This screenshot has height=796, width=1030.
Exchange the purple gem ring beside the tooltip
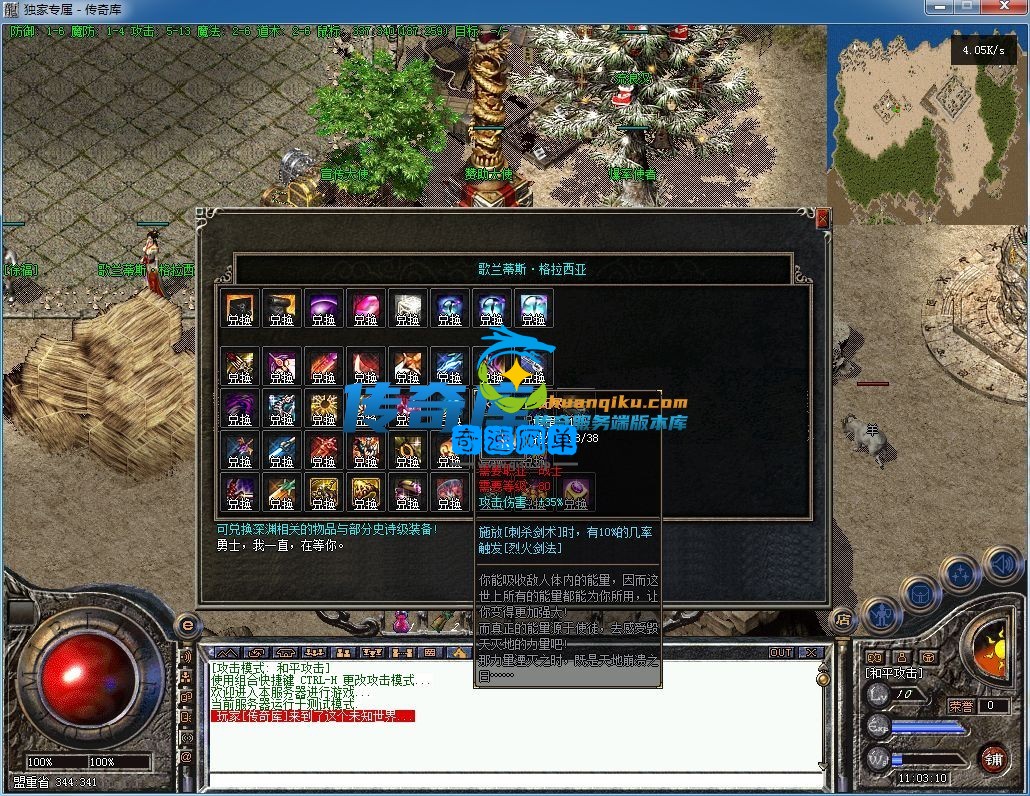pyautogui.click(x=578, y=492)
